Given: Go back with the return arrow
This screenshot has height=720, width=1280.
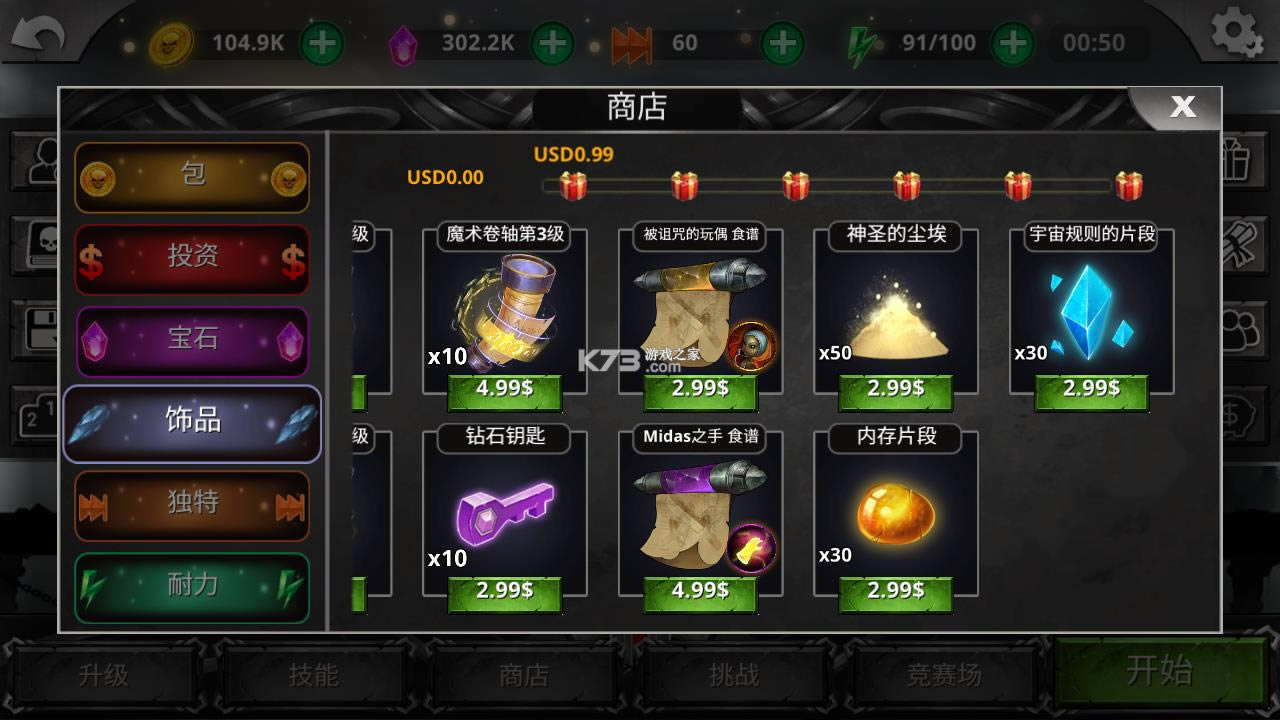Looking at the screenshot, I should point(38,38).
